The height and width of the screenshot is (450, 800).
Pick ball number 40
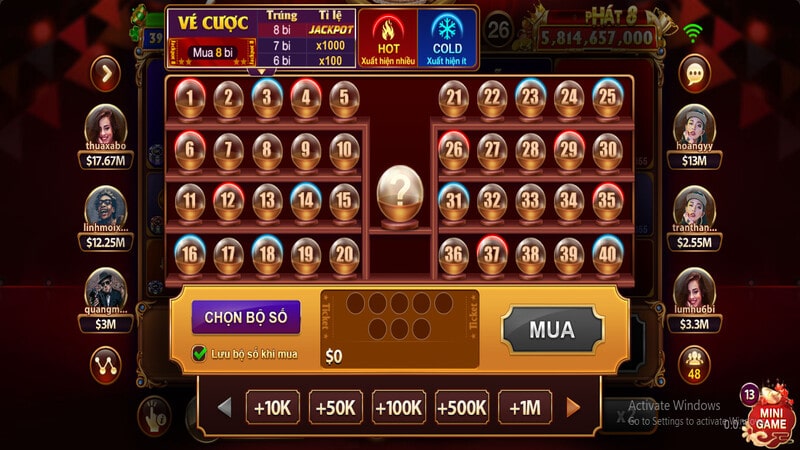tap(606, 254)
